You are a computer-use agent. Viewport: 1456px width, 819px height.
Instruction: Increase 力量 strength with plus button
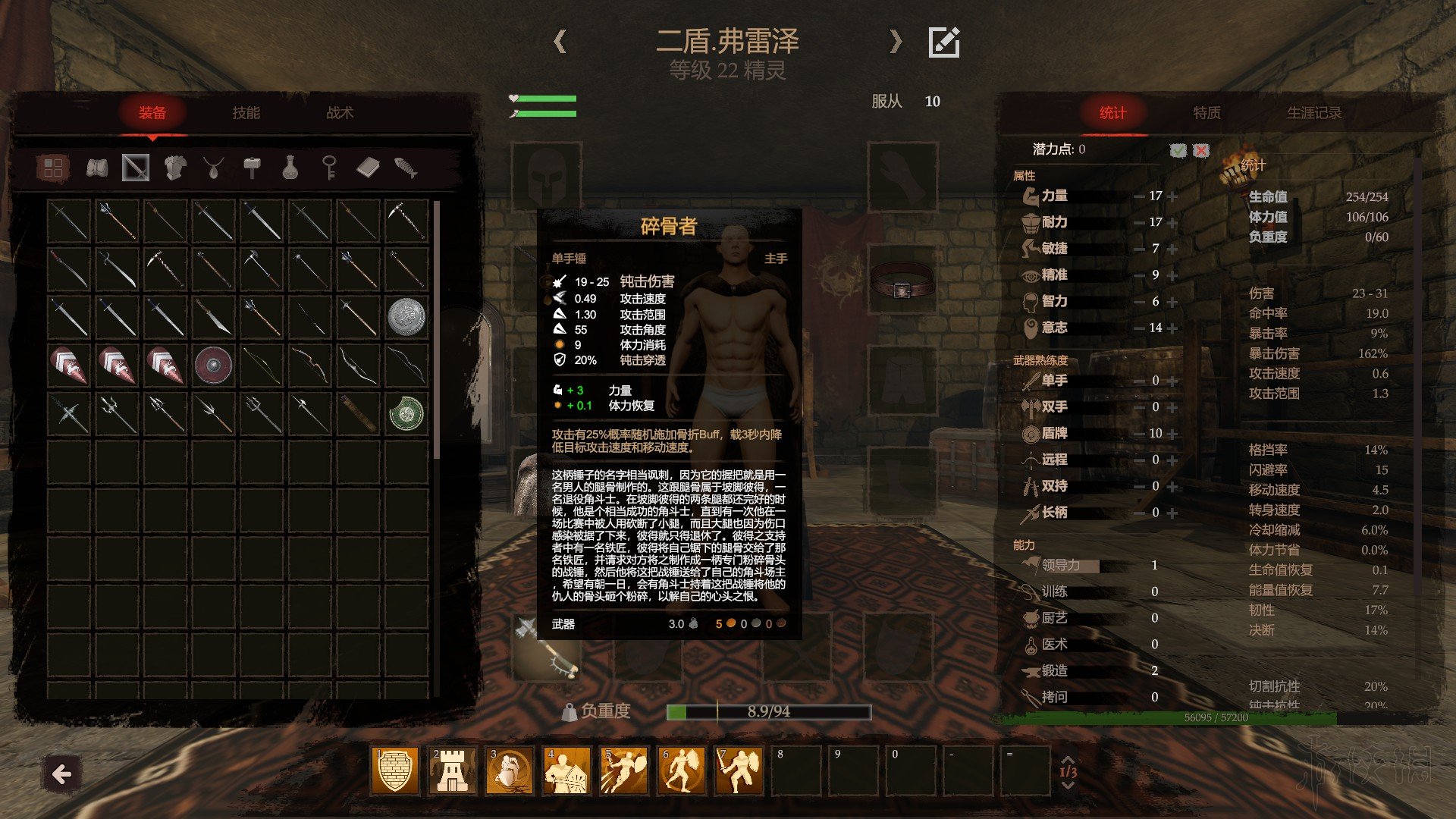click(1173, 196)
